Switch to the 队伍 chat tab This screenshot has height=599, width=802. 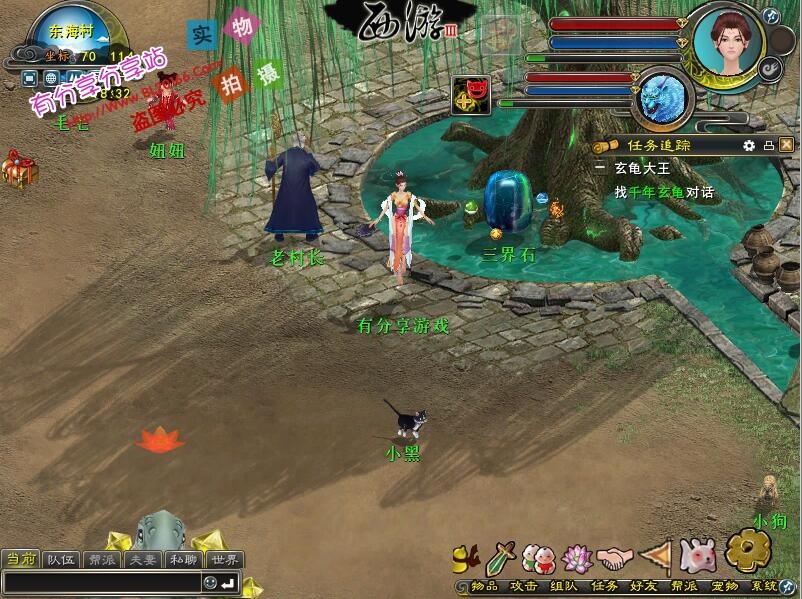point(62,560)
